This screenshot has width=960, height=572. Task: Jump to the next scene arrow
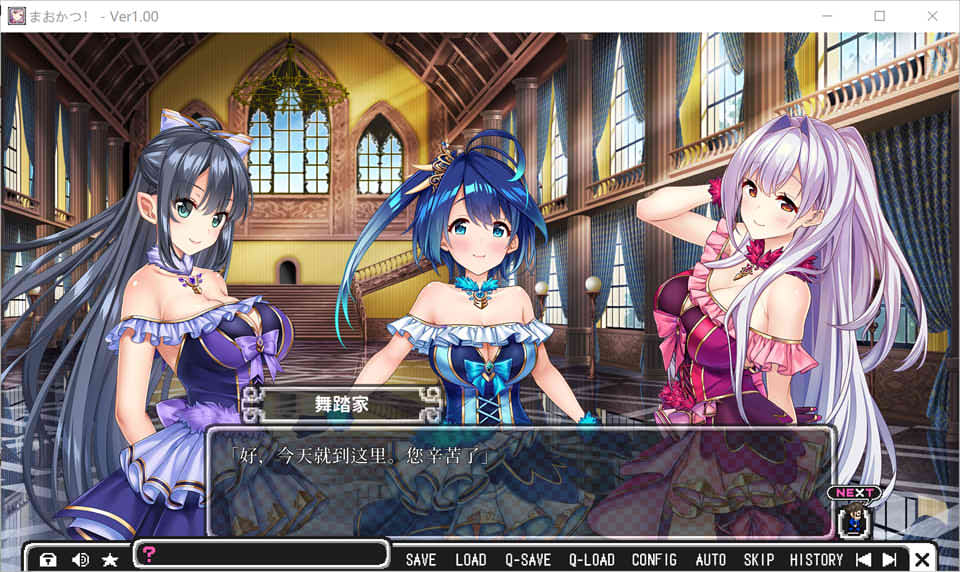(x=889, y=560)
